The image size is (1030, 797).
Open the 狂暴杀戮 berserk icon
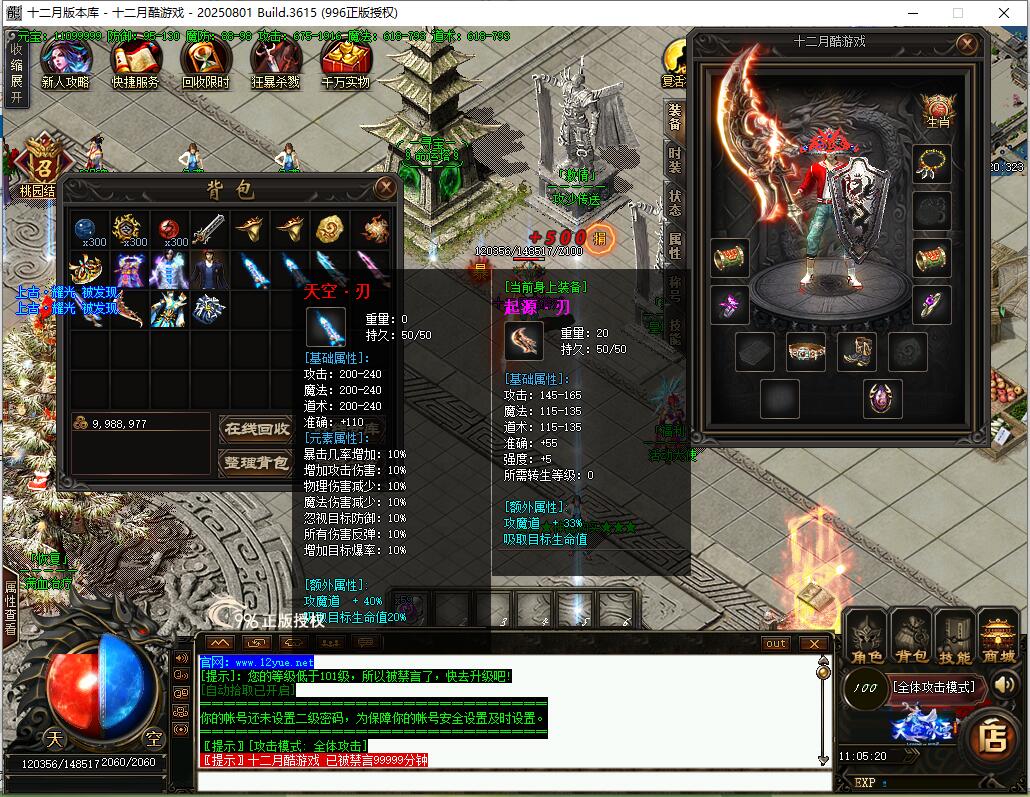point(276,62)
